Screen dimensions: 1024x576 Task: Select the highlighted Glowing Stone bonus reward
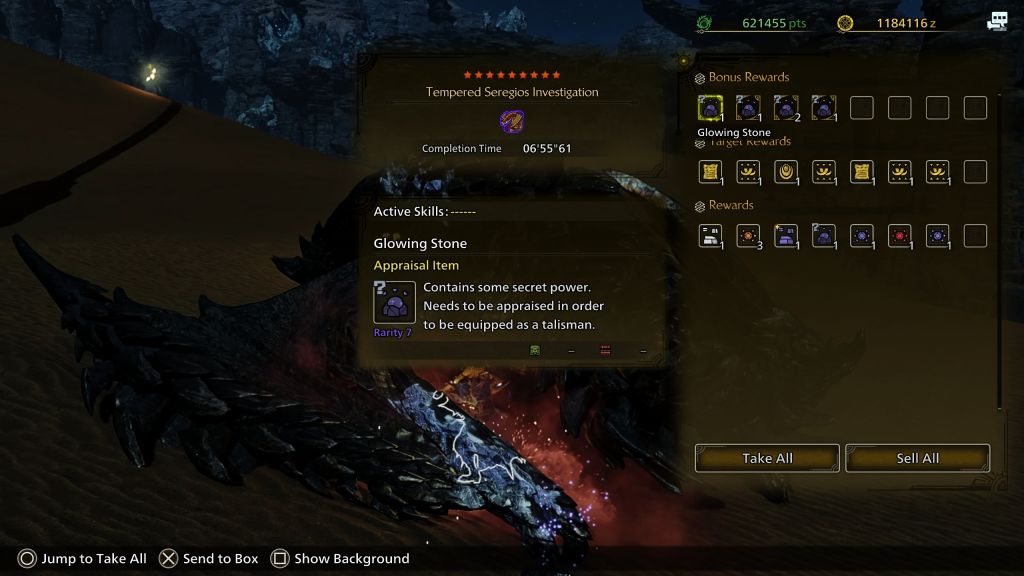(710, 107)
